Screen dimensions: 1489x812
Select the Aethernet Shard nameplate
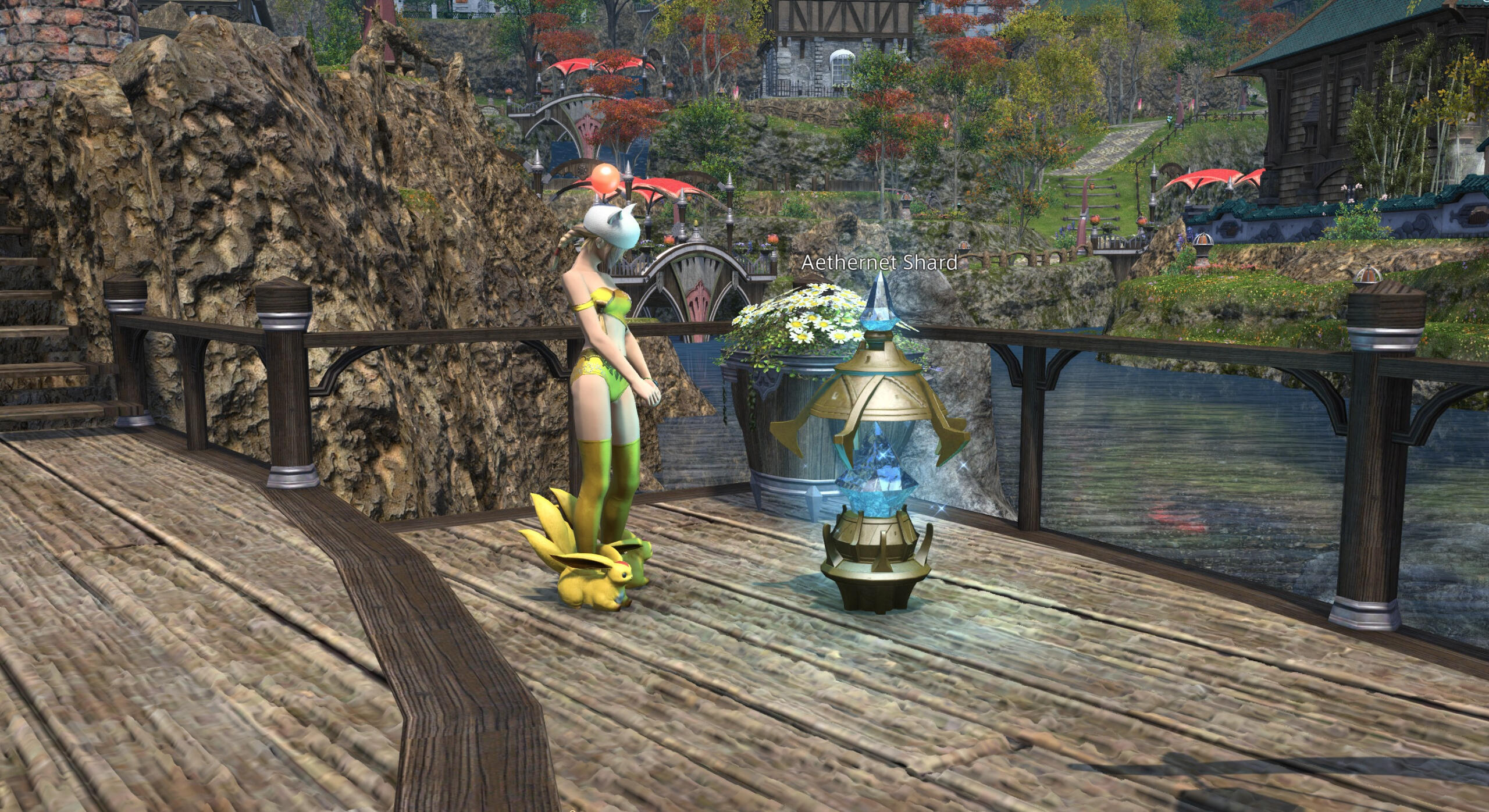(x=879, y=263)
